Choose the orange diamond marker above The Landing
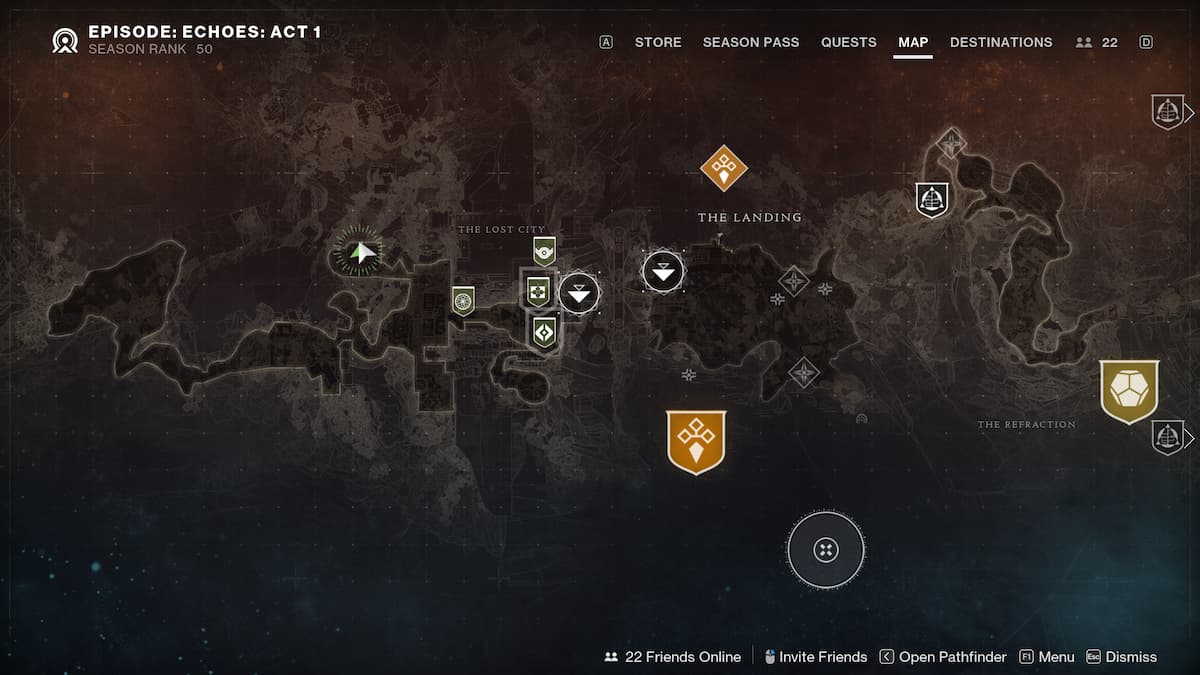The width and height of the screenshot is (1200, 675). tap(724, 167)
